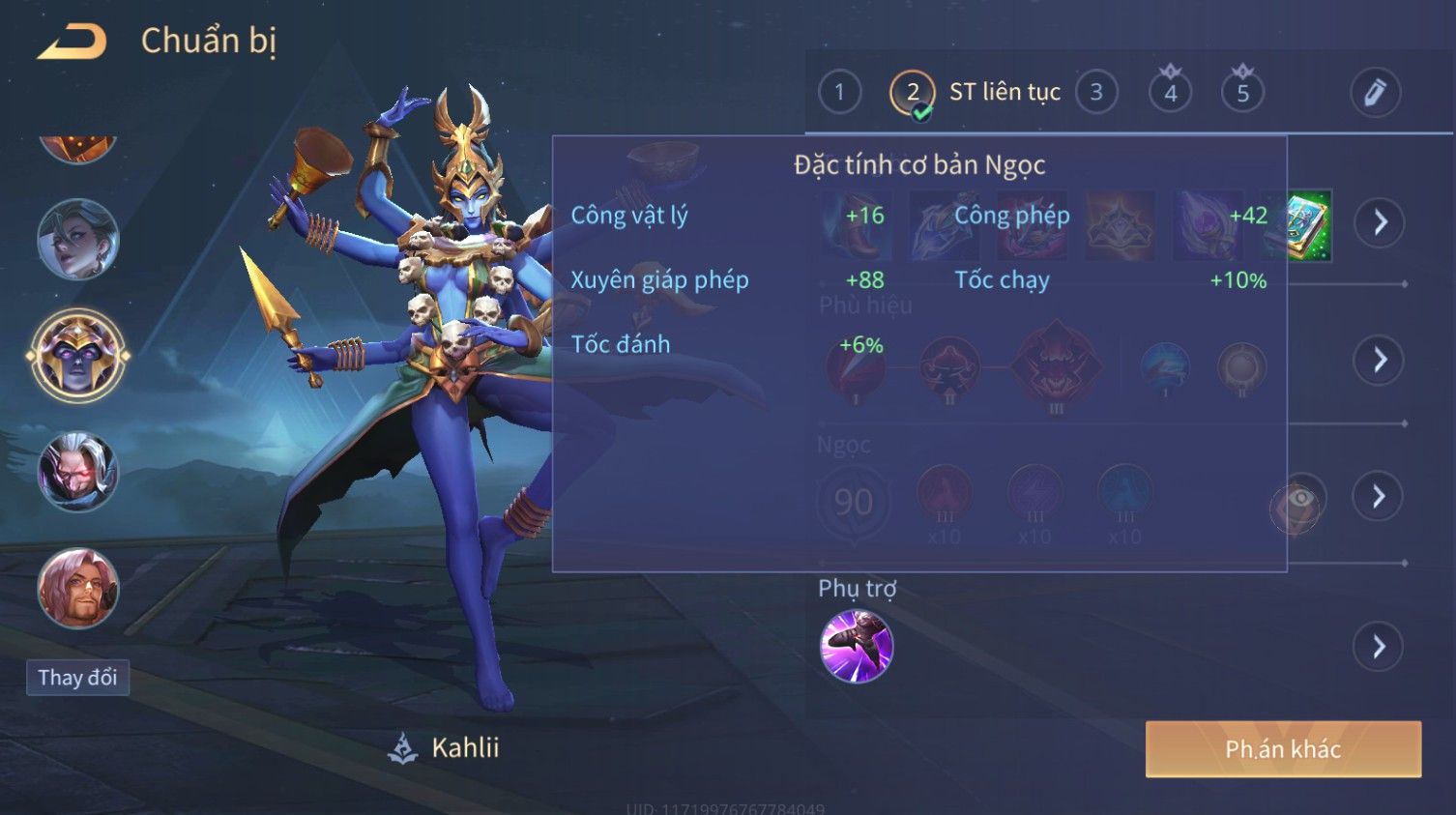Choose the red-eyed white-haired hero portrait
This screenshot has width=1456, height=815.
[78, 472]
